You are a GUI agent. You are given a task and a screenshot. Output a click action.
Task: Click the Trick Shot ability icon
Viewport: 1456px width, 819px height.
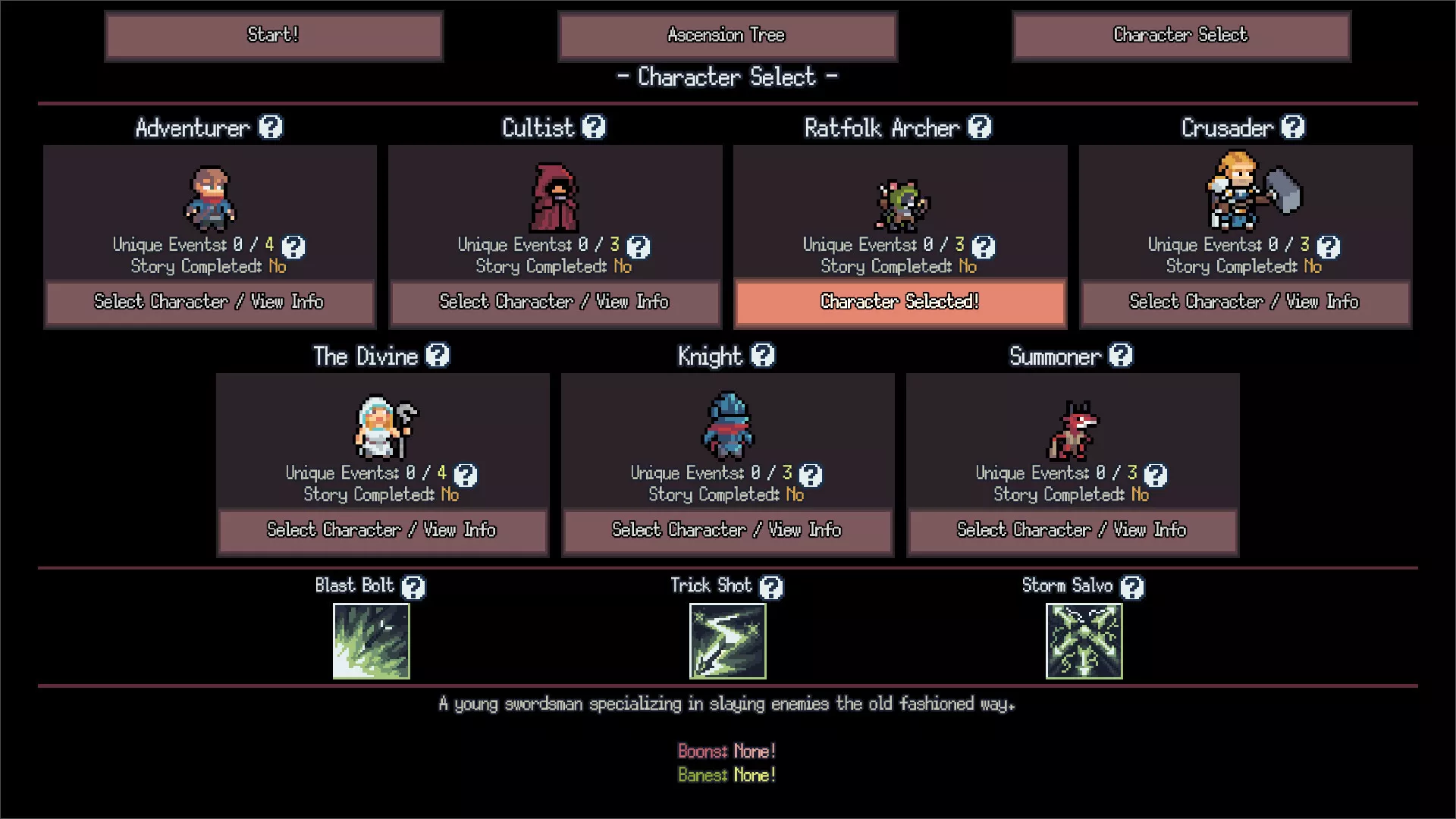click(x=727, y=641)
